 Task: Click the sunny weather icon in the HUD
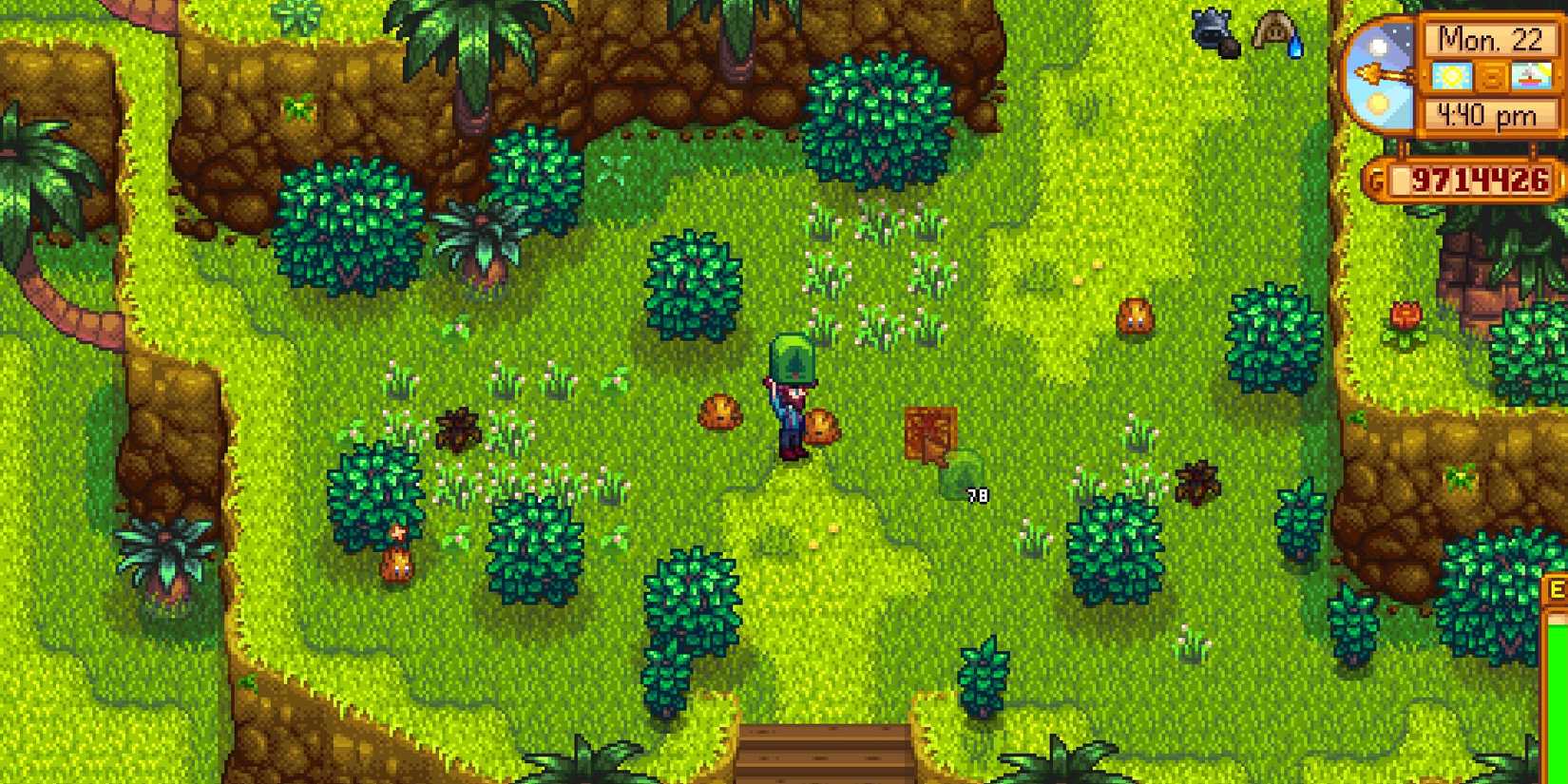[1452, 76]
